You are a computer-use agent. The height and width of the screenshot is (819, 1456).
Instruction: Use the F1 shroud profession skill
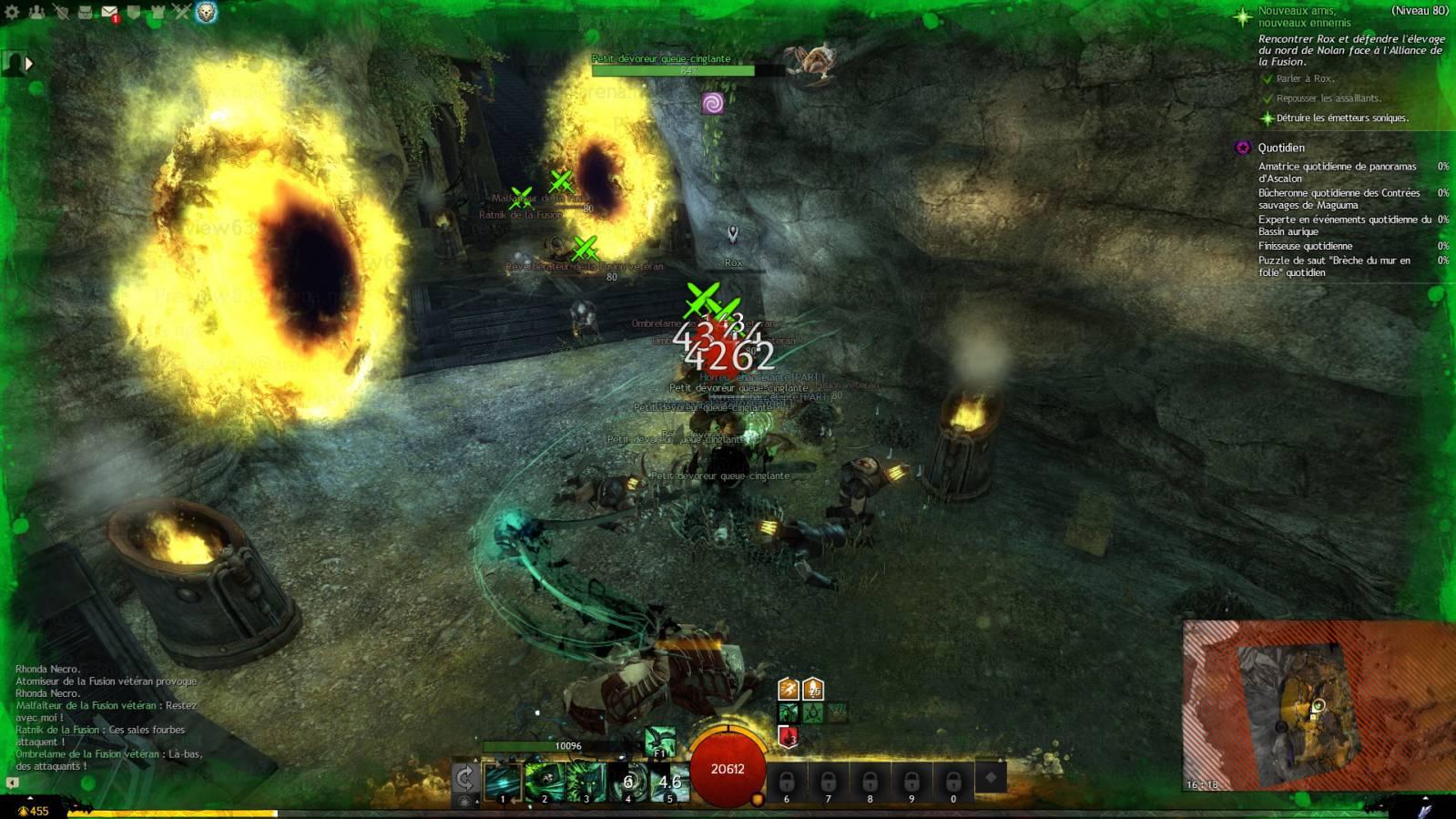[x=660, y=742]
